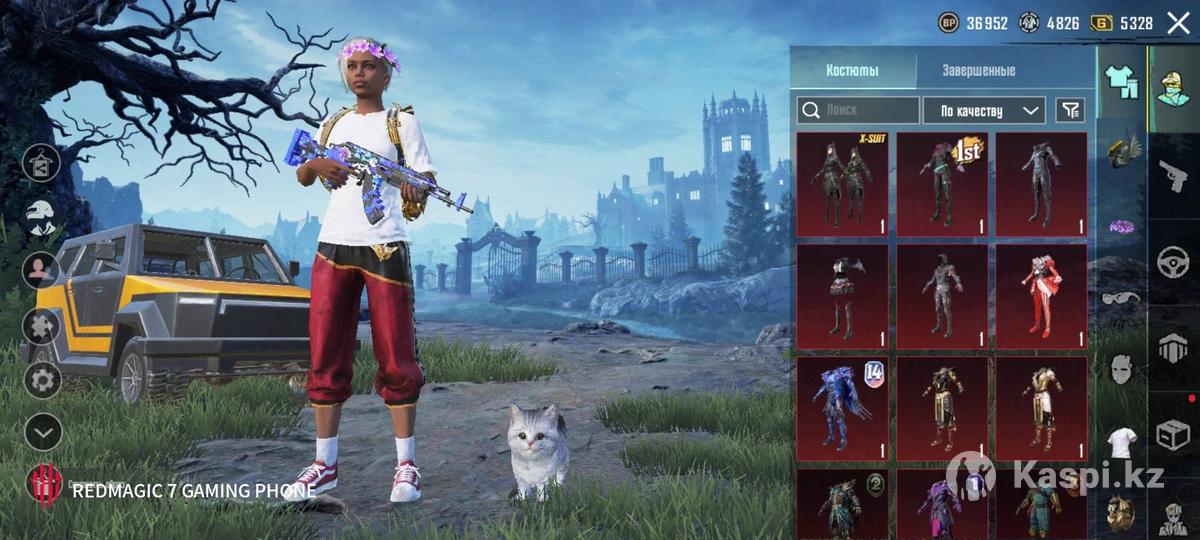Select the X-SUIT costume tile
The height and width of the screenshot is (540, 1200).
[842, 184]
